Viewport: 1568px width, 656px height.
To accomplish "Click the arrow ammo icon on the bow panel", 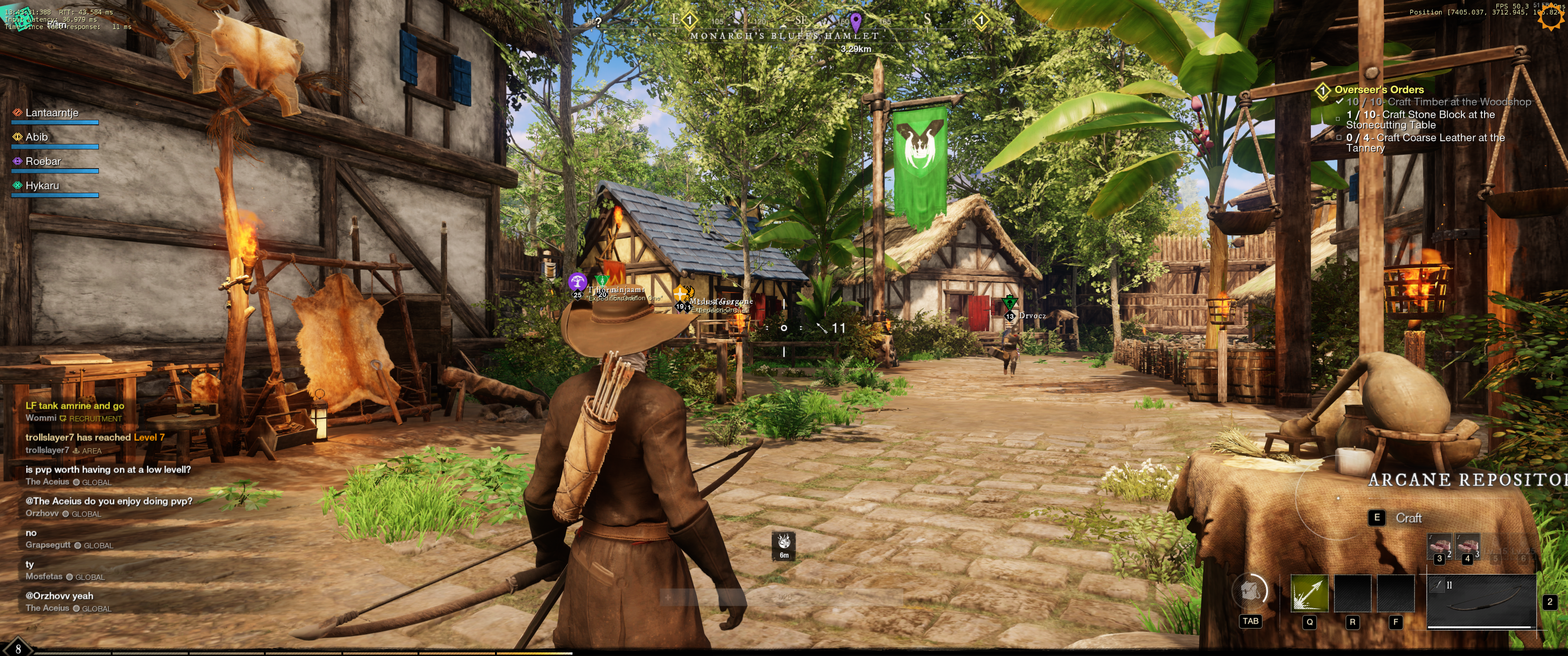I will click(x=1438, y=585).
